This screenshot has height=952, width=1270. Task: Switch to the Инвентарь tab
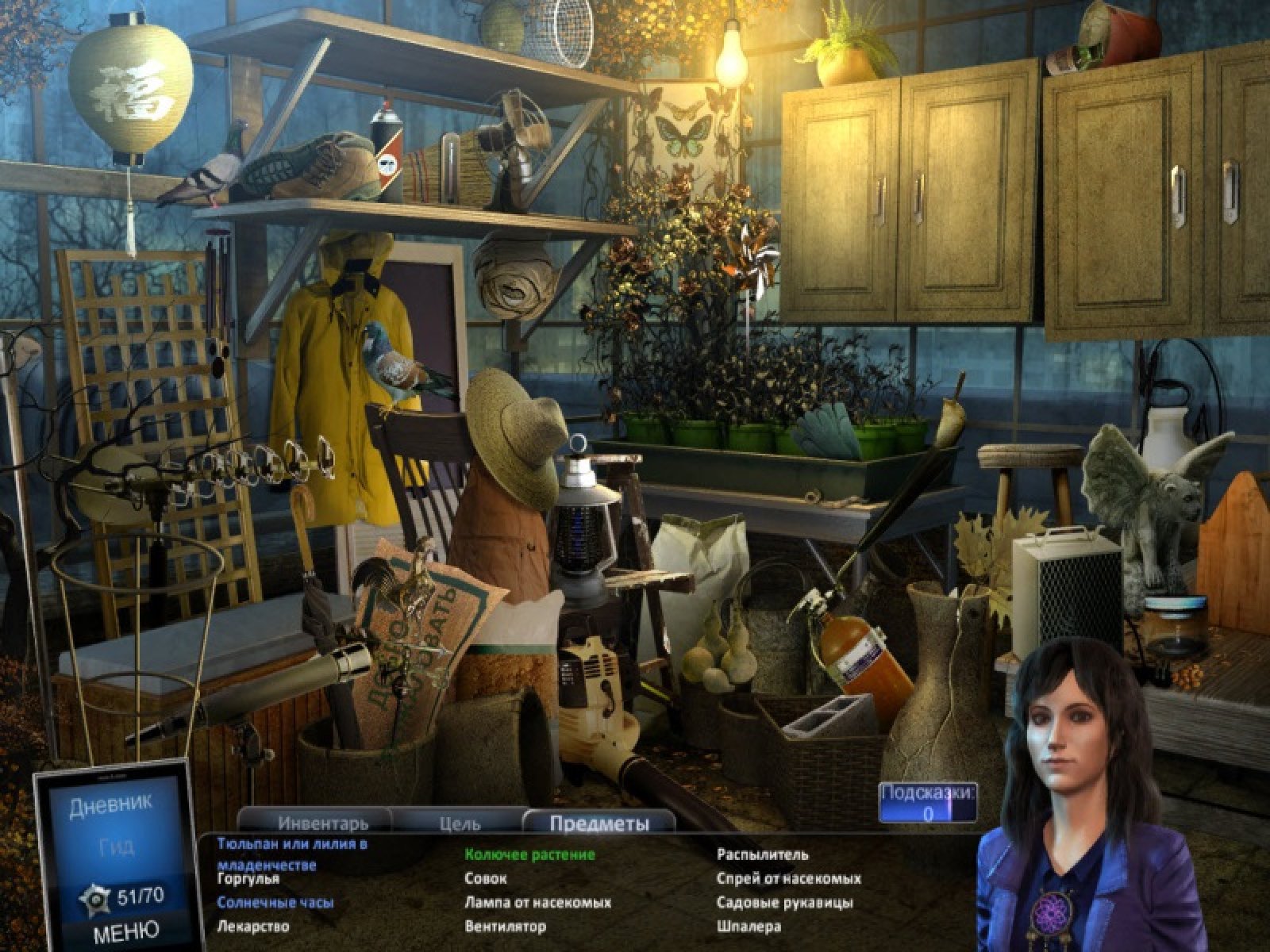click(x=323, y=823)
